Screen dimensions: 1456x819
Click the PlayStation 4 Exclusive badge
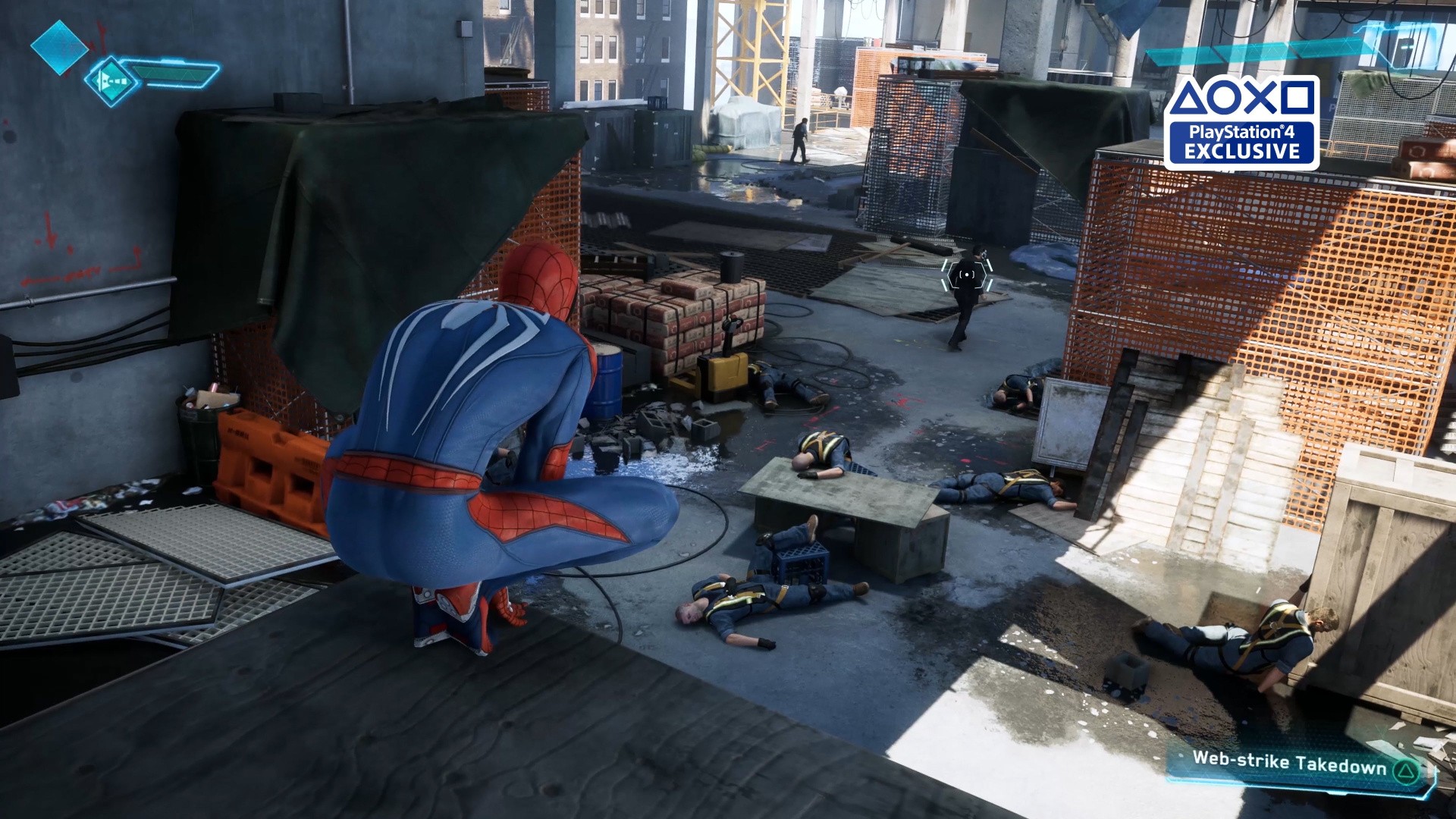(x=1241, y=121)
